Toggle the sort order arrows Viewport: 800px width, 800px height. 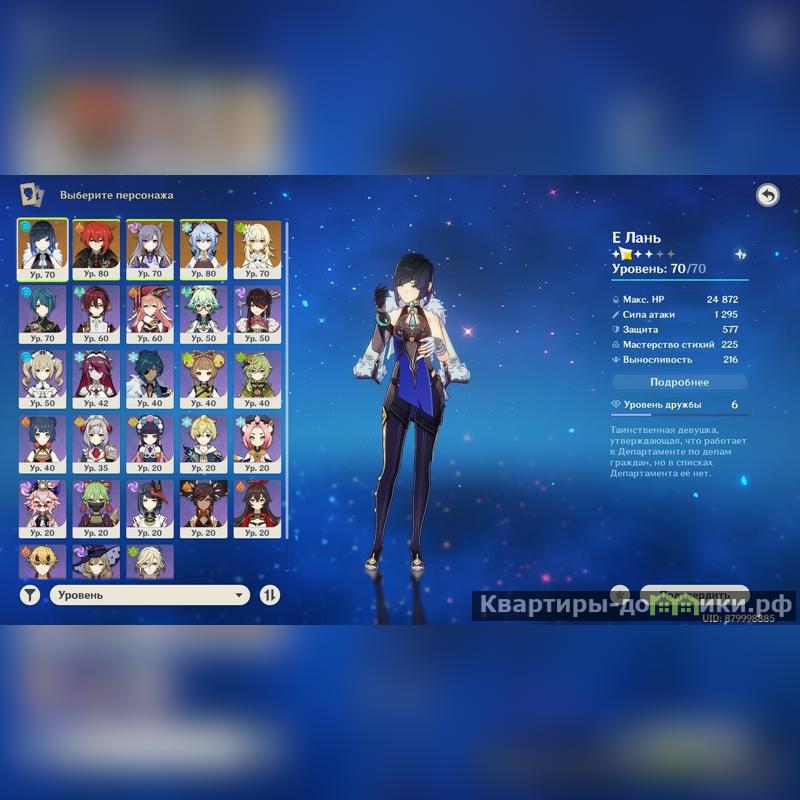point(270,595)
